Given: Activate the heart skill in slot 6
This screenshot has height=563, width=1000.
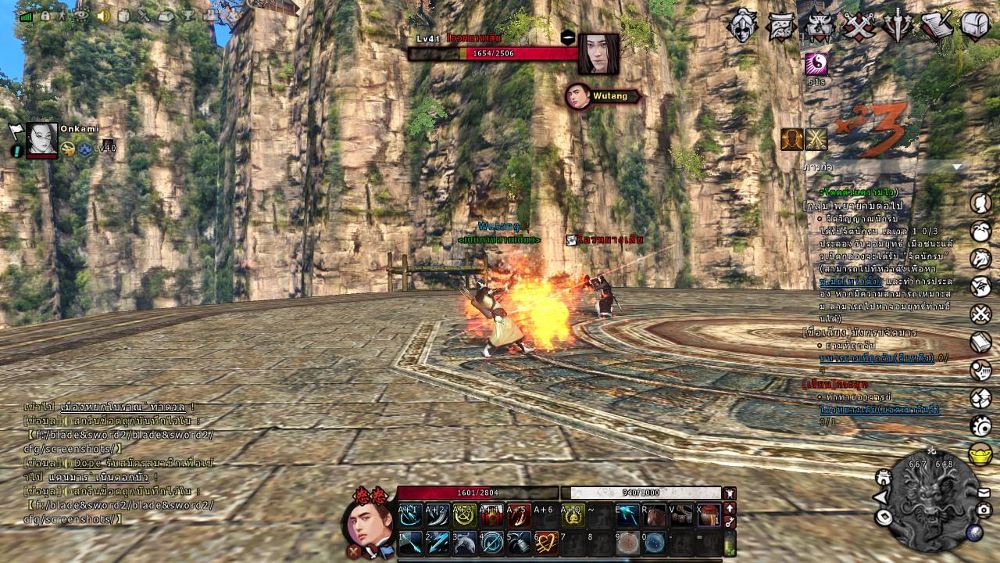Looking at the screenshot, I should tap(545, 542).
